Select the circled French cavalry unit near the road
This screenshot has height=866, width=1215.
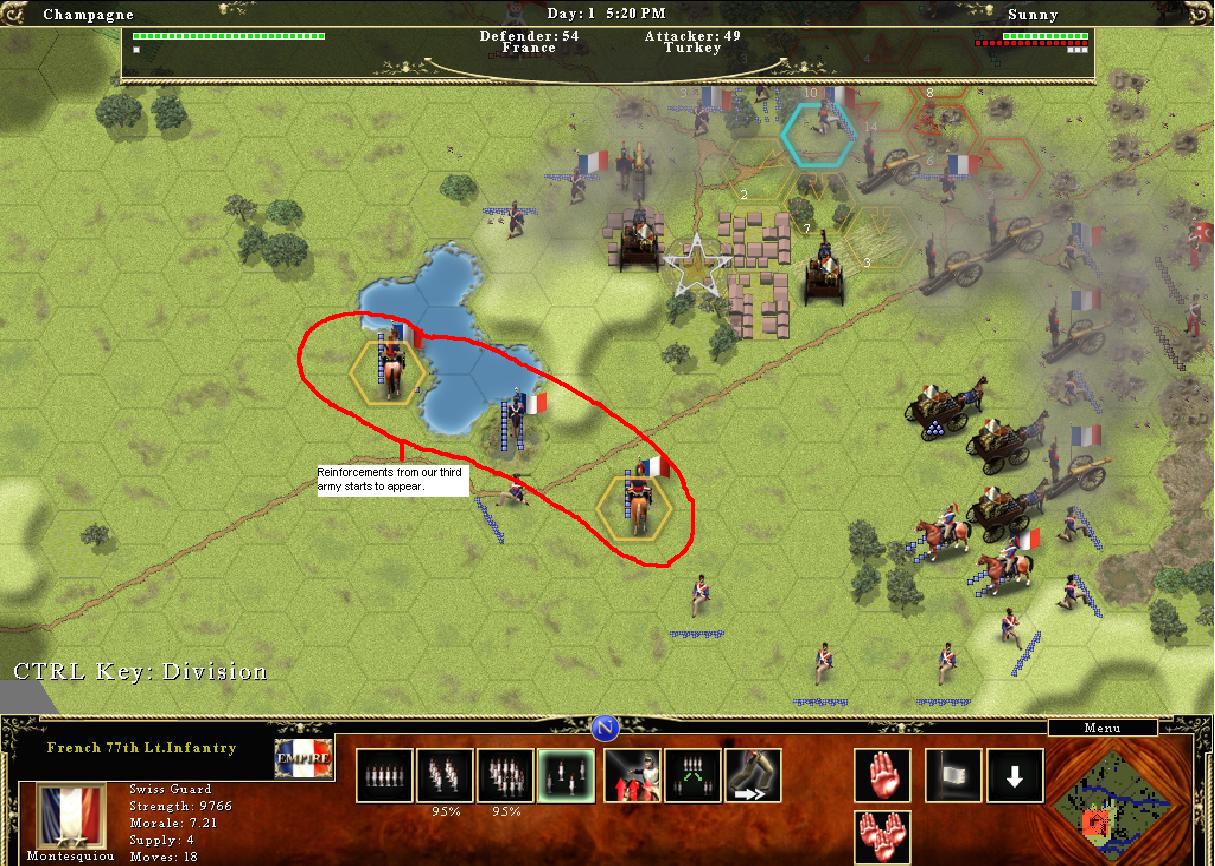pos(637,503)
